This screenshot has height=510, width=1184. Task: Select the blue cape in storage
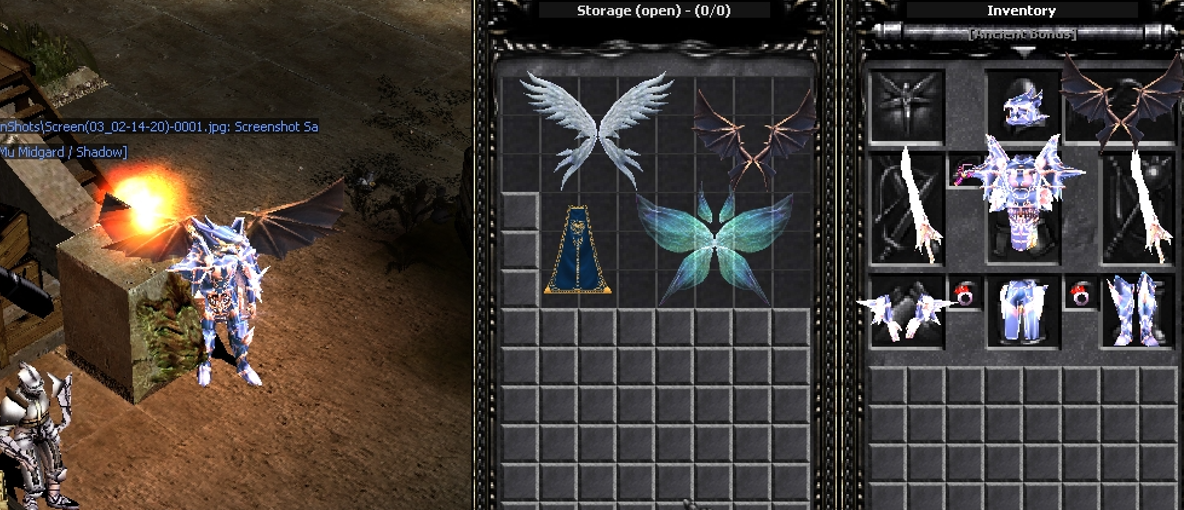point(578,250)
